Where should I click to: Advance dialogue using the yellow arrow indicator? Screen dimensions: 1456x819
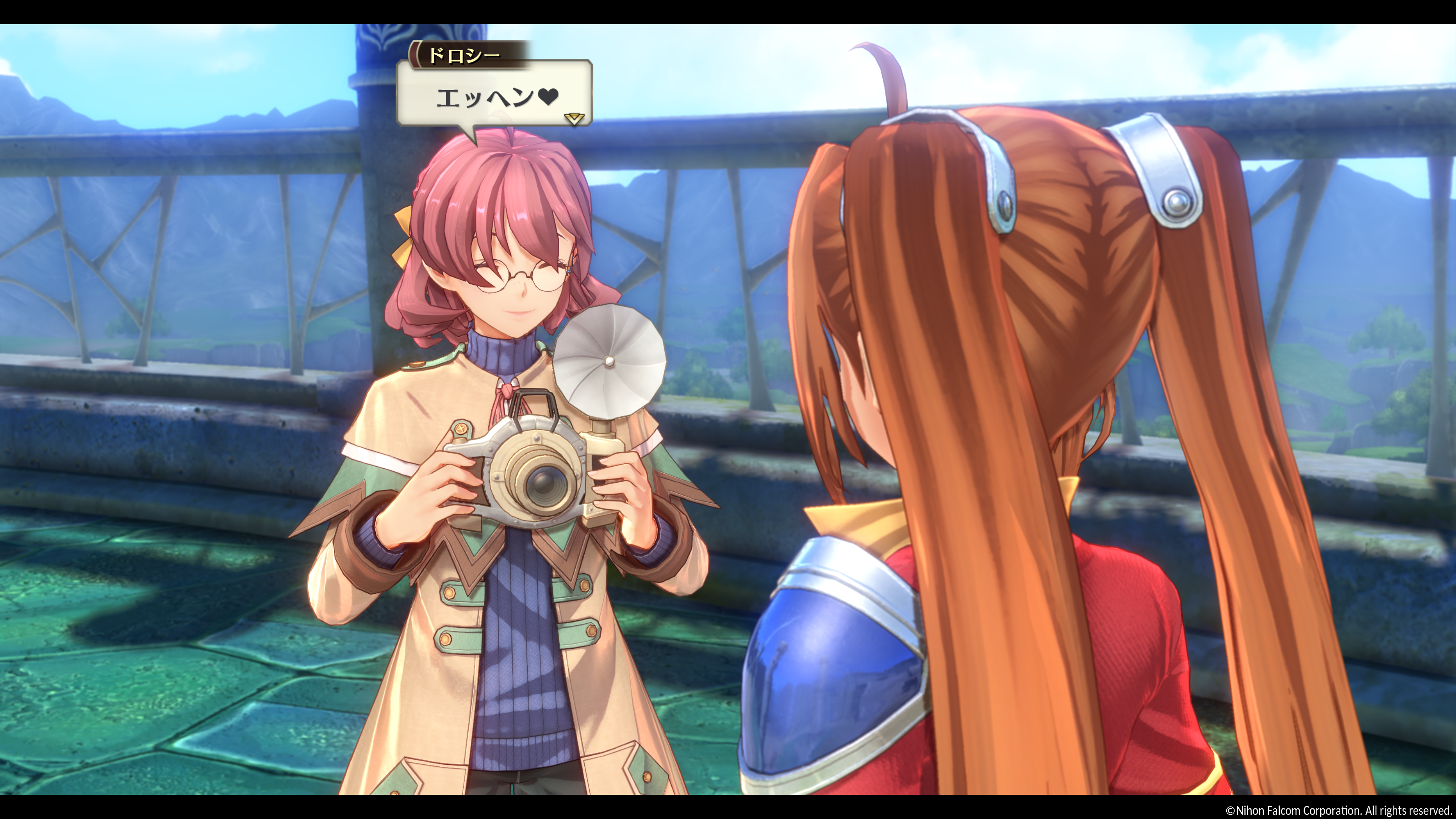pos(574,118)
